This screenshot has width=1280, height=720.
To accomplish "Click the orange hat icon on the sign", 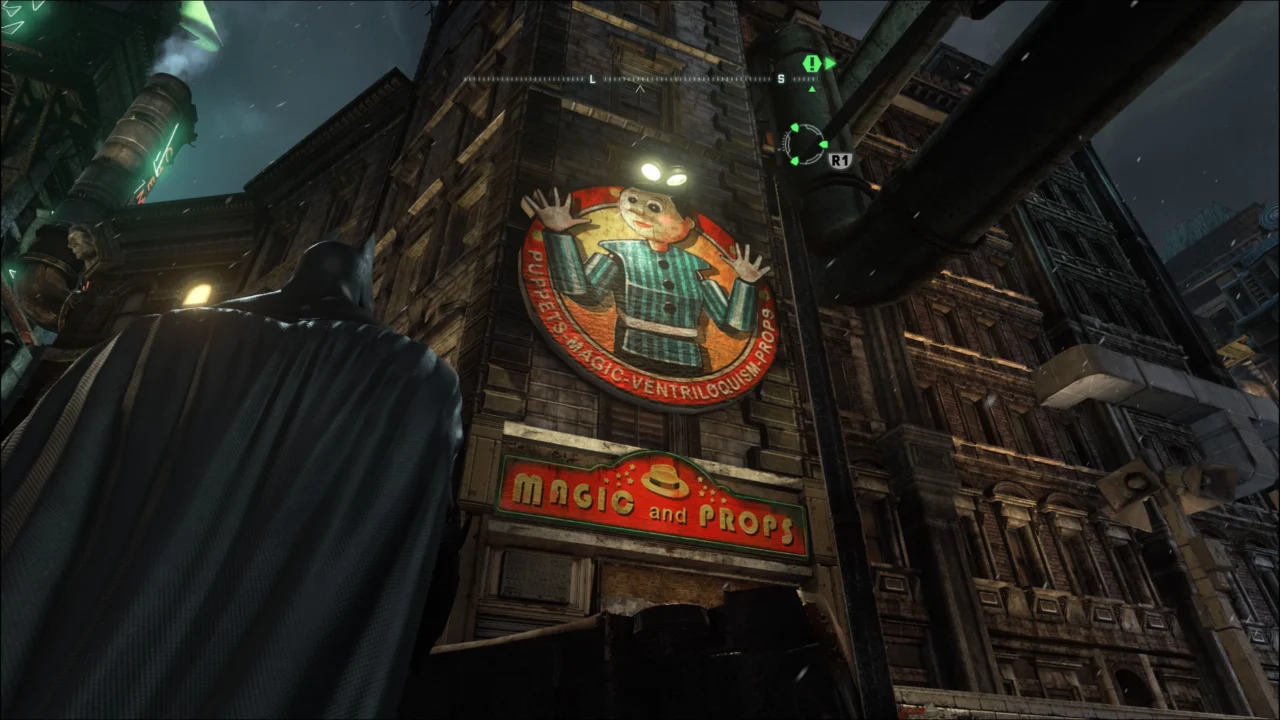I will click(x=662, y=481).
